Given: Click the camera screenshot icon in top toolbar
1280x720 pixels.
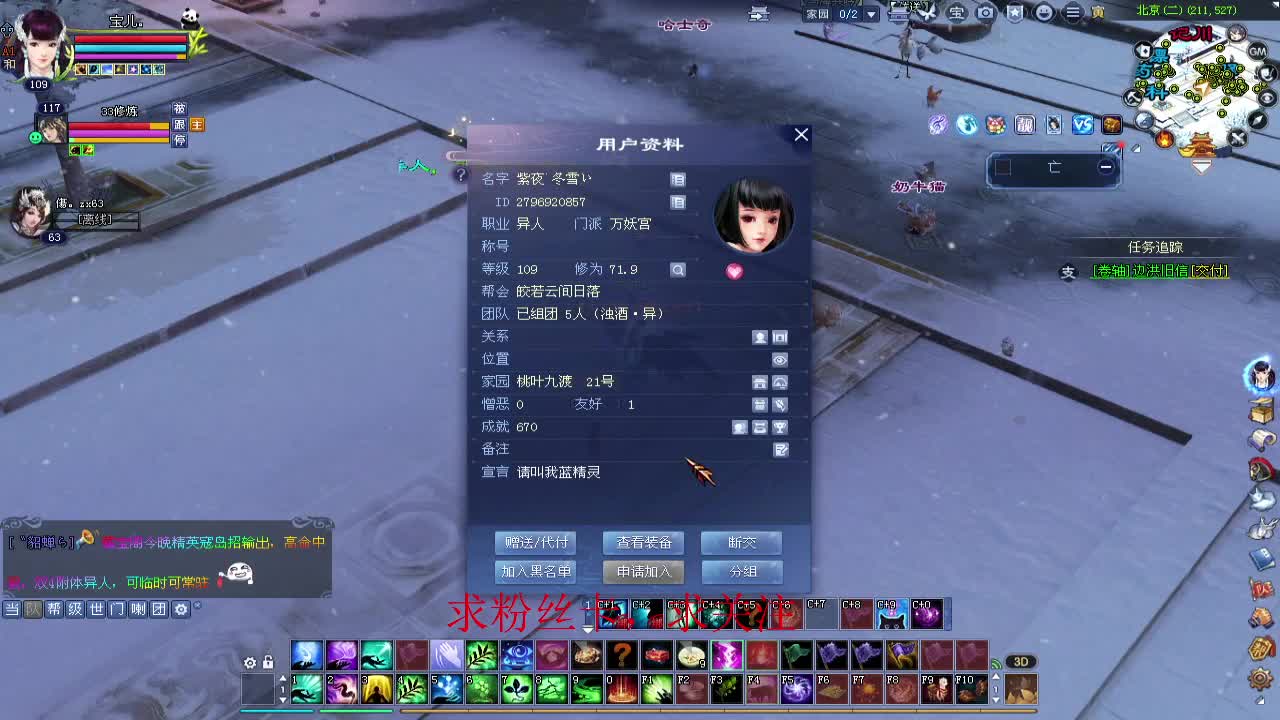Looking at the screenshot, I should click(985, 13).
